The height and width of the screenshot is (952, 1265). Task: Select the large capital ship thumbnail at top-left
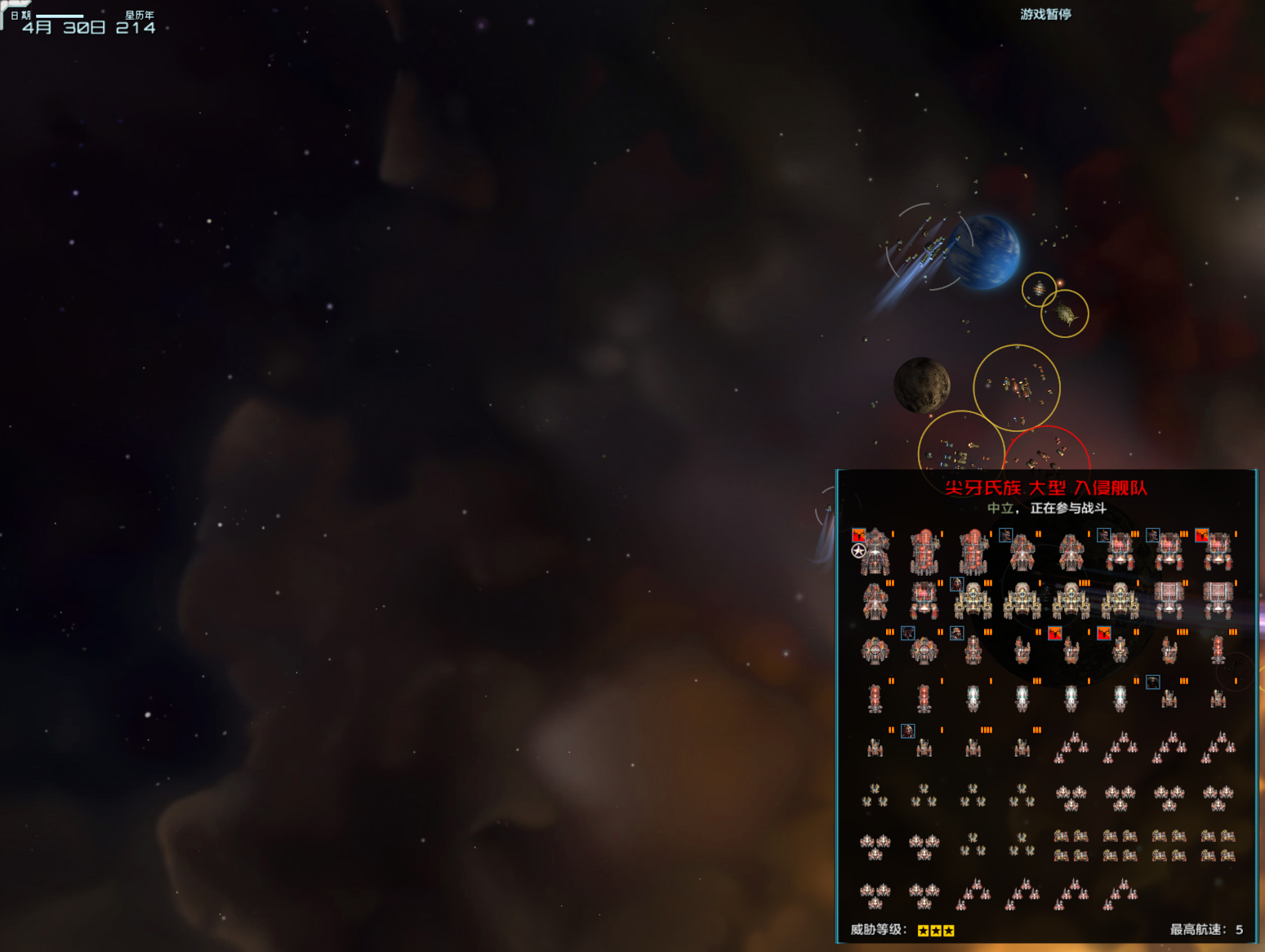(874, 555)
